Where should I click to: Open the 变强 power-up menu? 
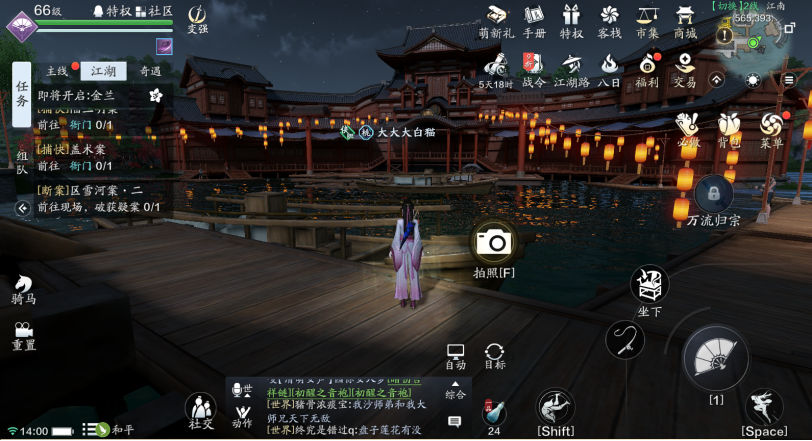click(x=198, y=16)
